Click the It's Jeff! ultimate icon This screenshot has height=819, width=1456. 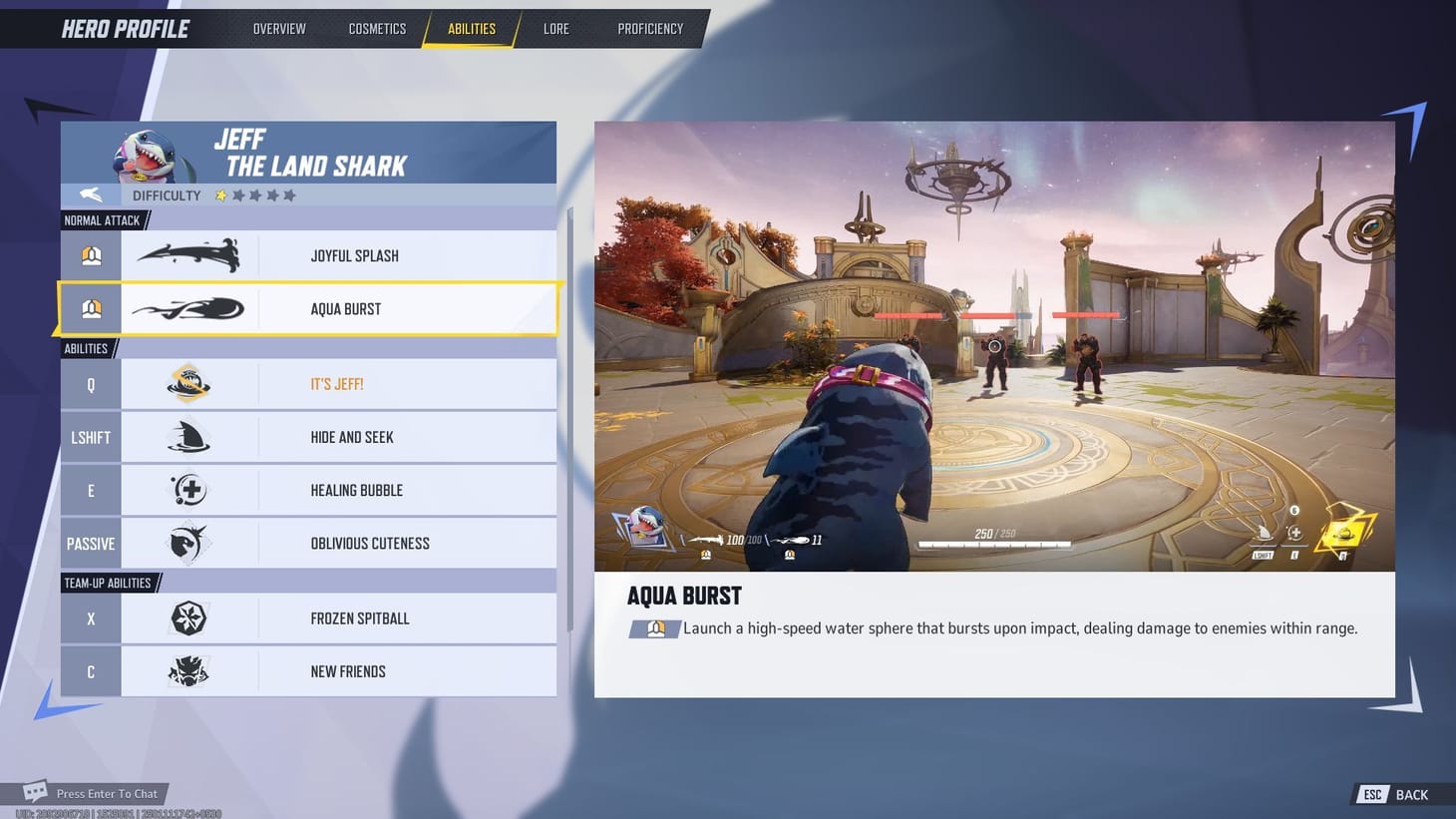[x=189, y=383]
